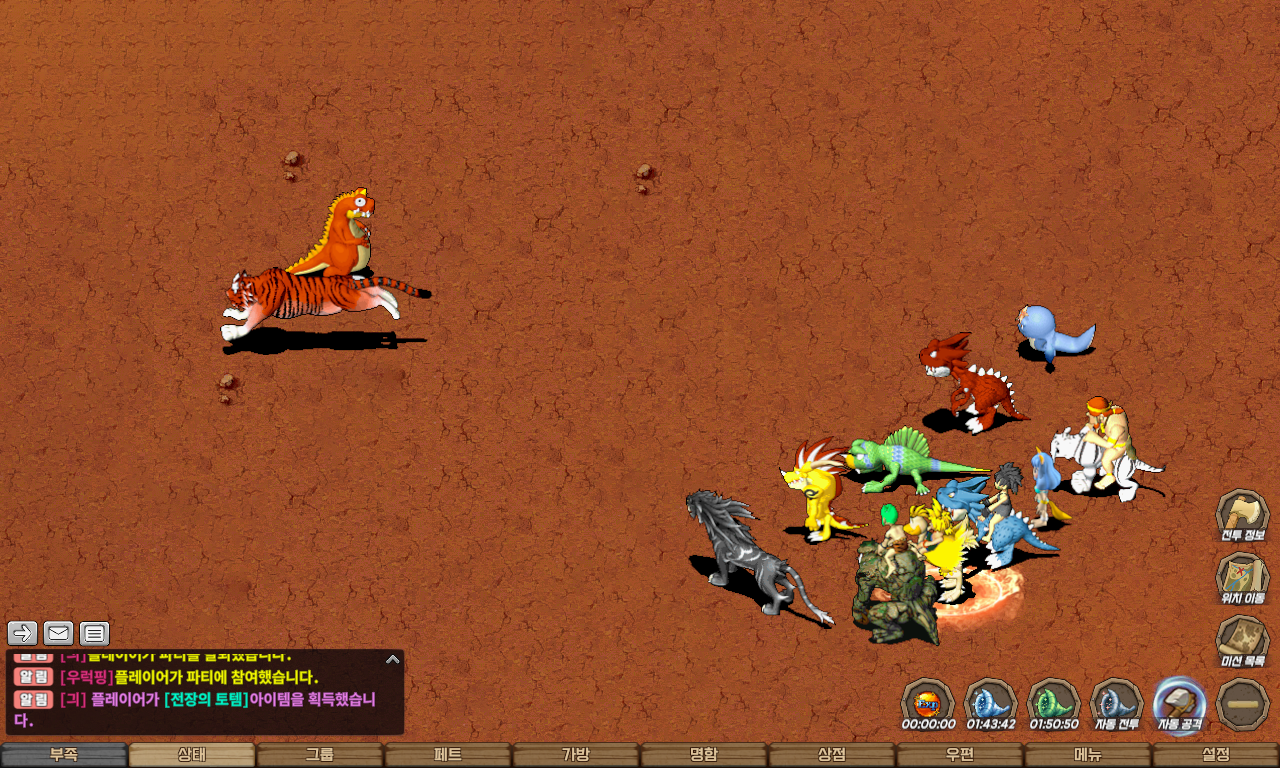
Task: Select the 위치 이동 location move map icon
Action: point(1242,579)
